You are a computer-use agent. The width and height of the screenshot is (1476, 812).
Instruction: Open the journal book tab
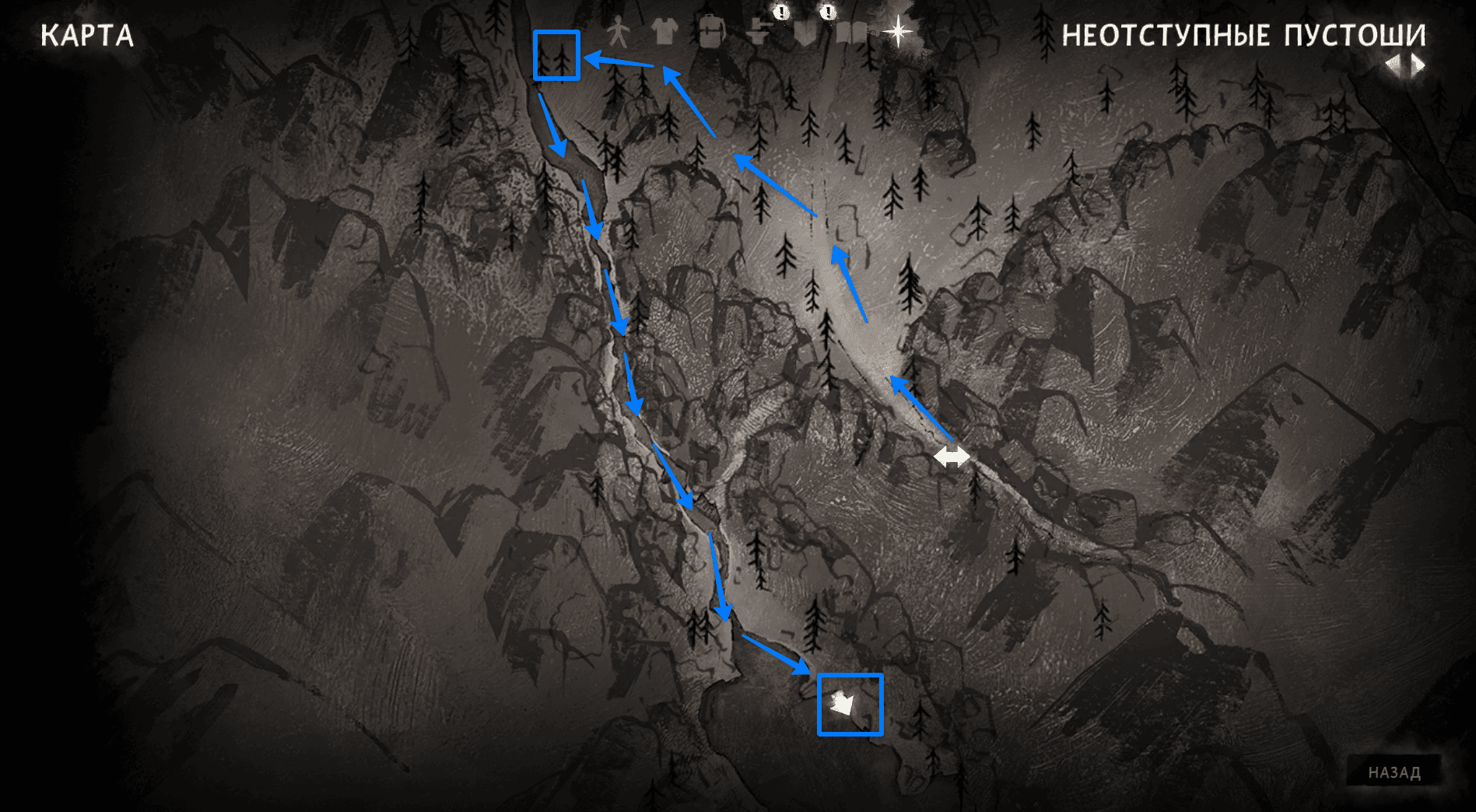[850, 33]
